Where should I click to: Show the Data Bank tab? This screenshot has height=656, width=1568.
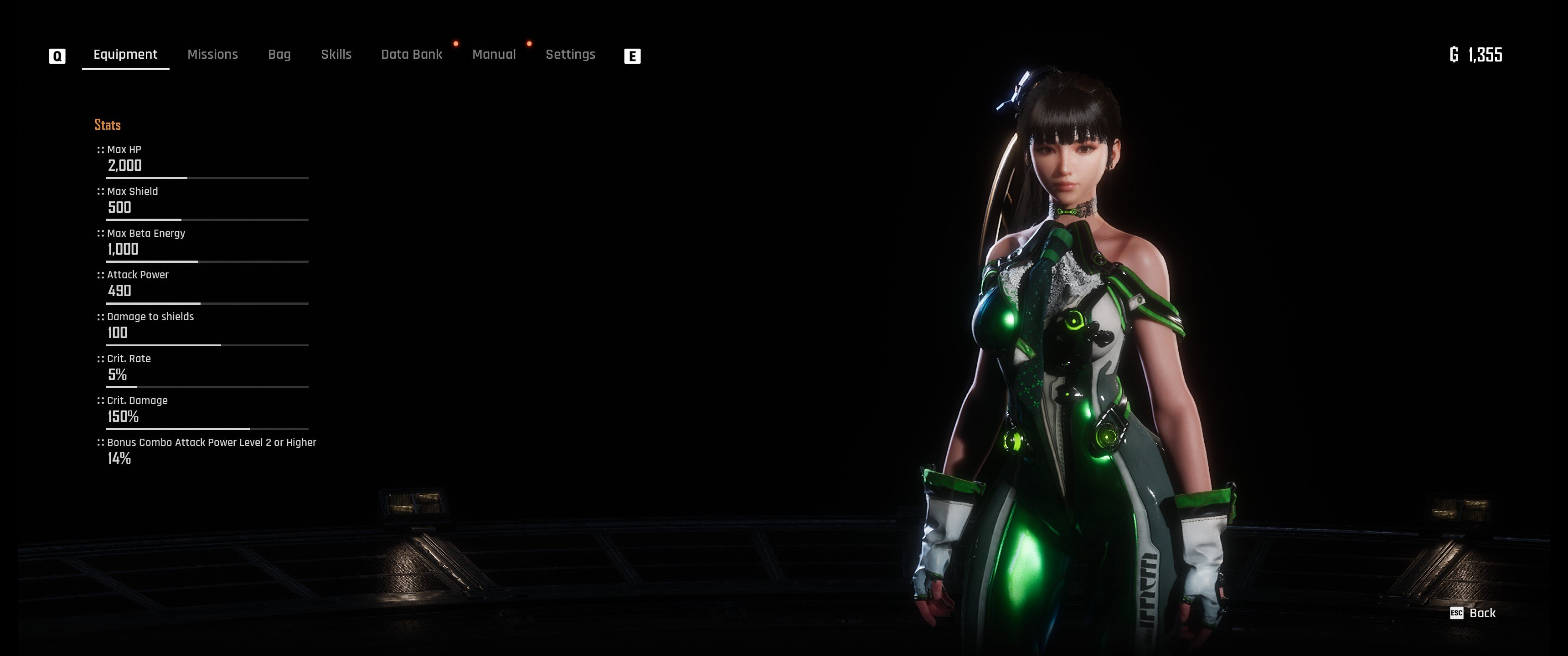pos(412,55)
